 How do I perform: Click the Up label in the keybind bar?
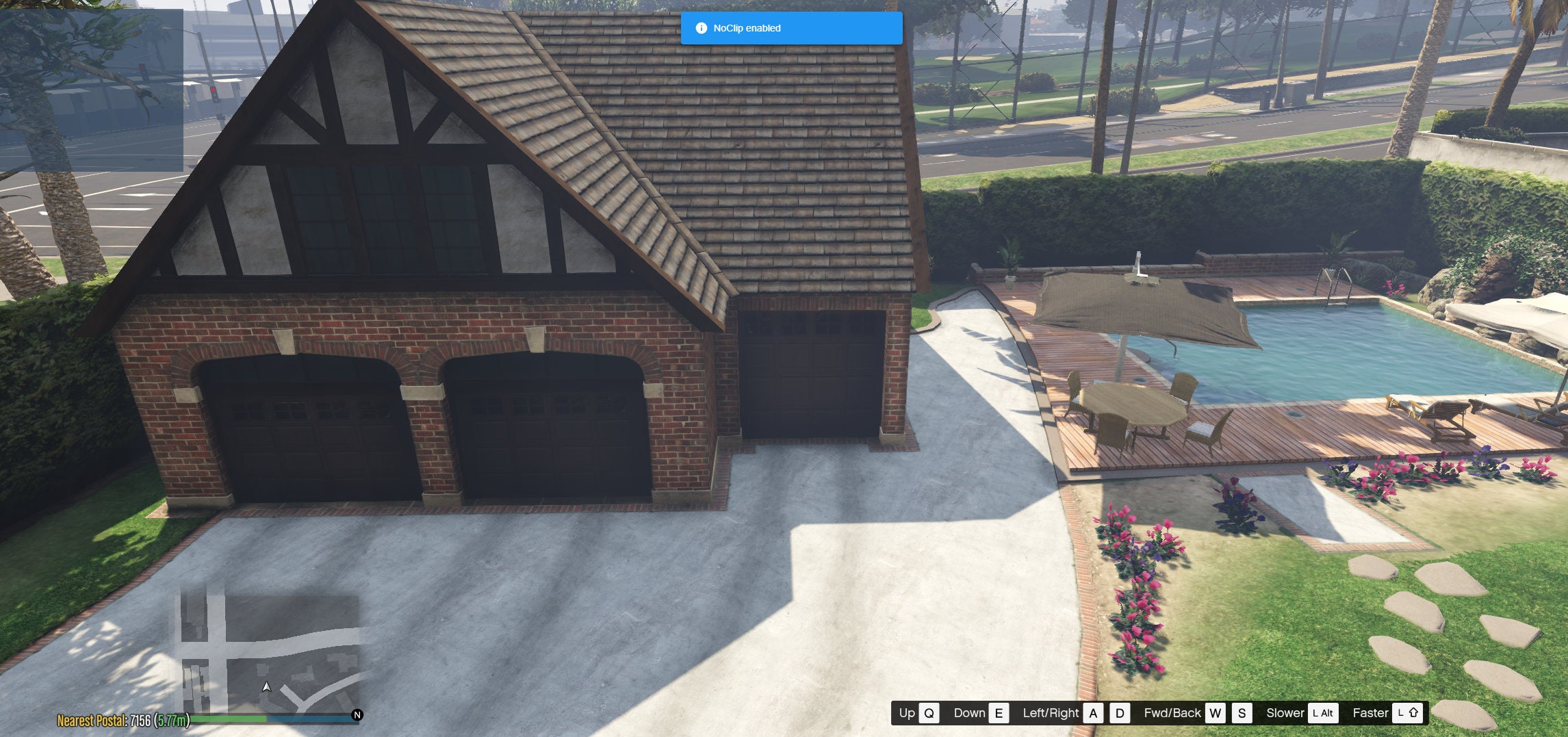(906, 713)
